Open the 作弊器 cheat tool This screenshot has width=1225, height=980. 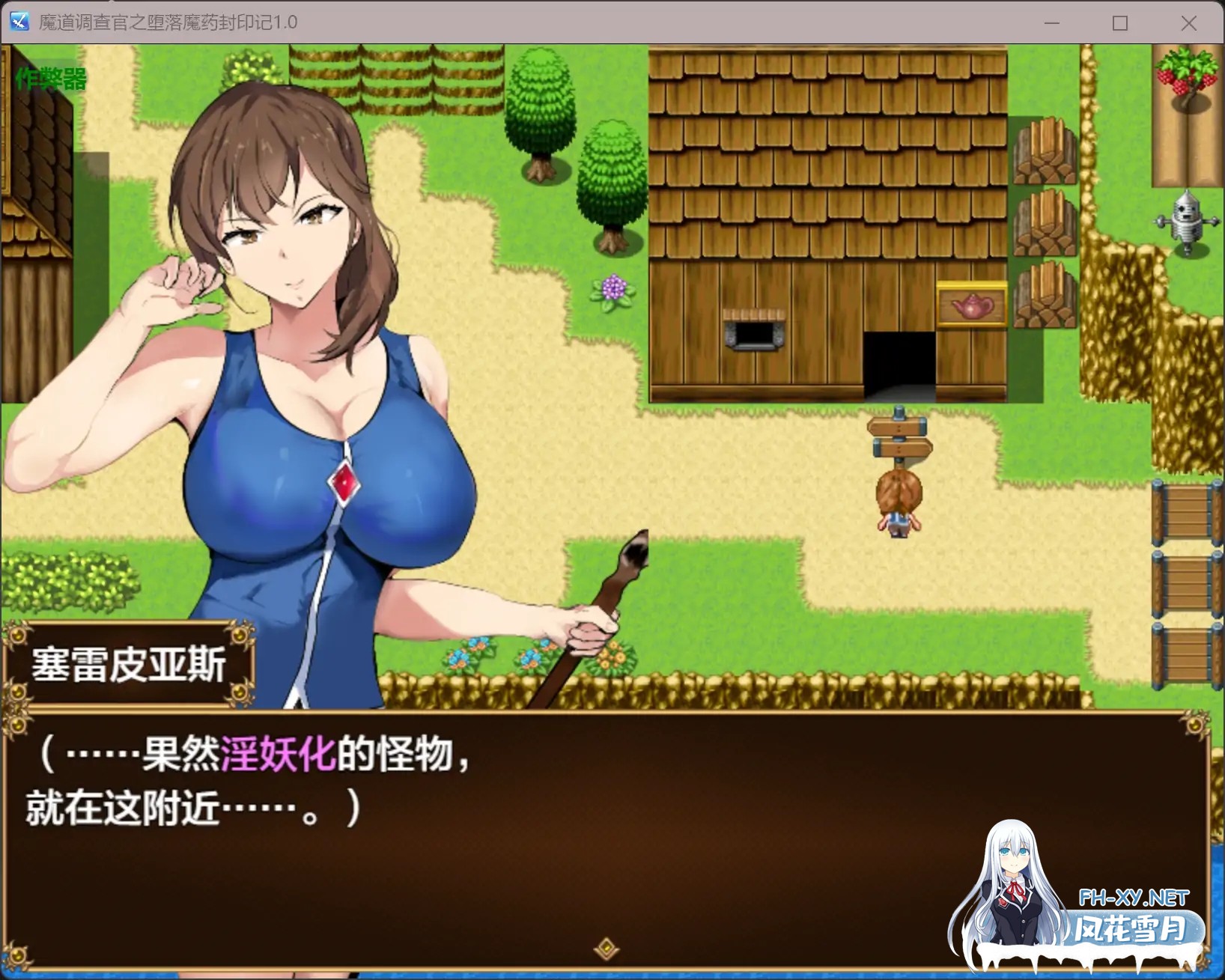point(49,77)
